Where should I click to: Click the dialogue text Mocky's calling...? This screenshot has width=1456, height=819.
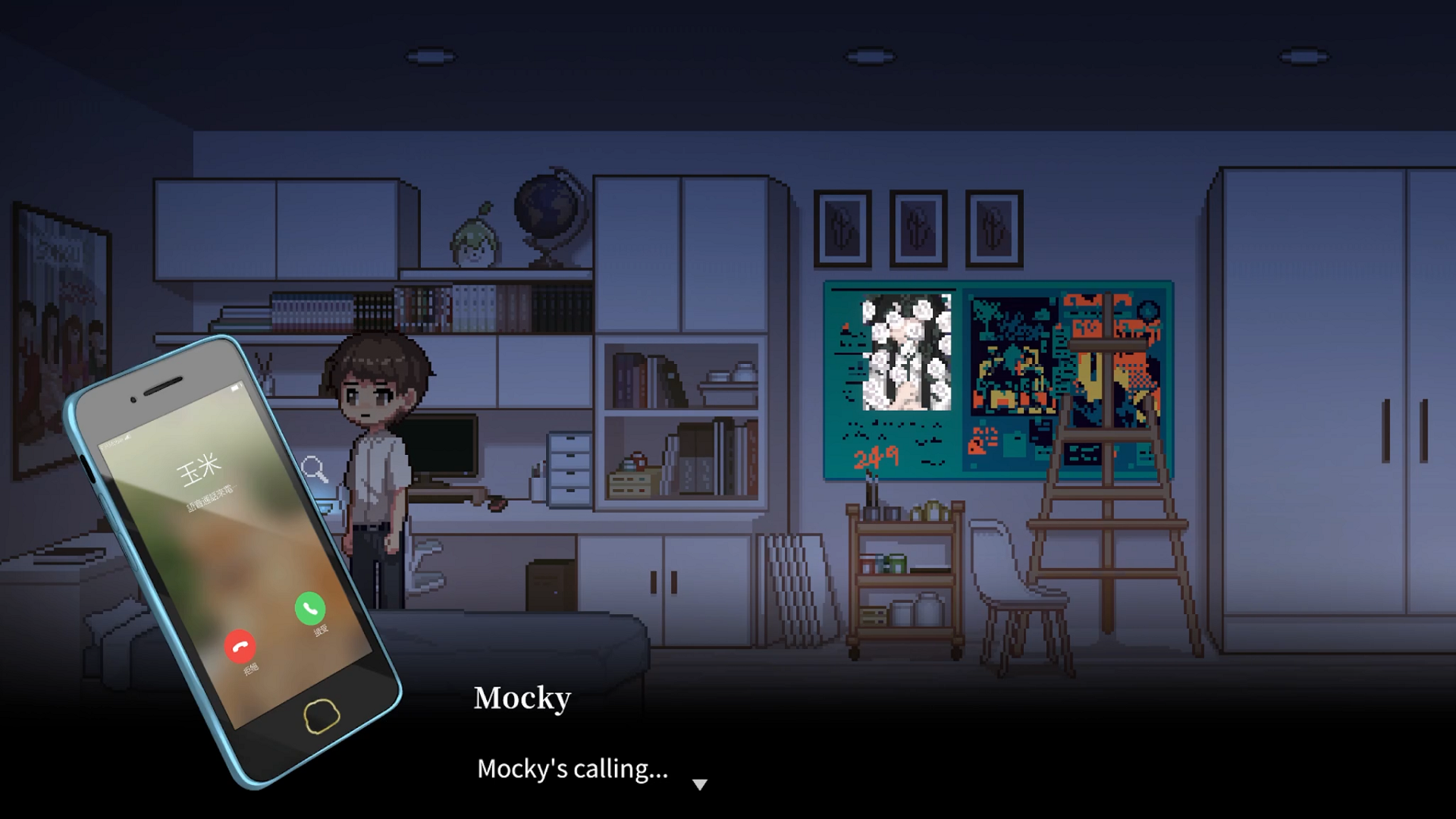pos(572,770)
